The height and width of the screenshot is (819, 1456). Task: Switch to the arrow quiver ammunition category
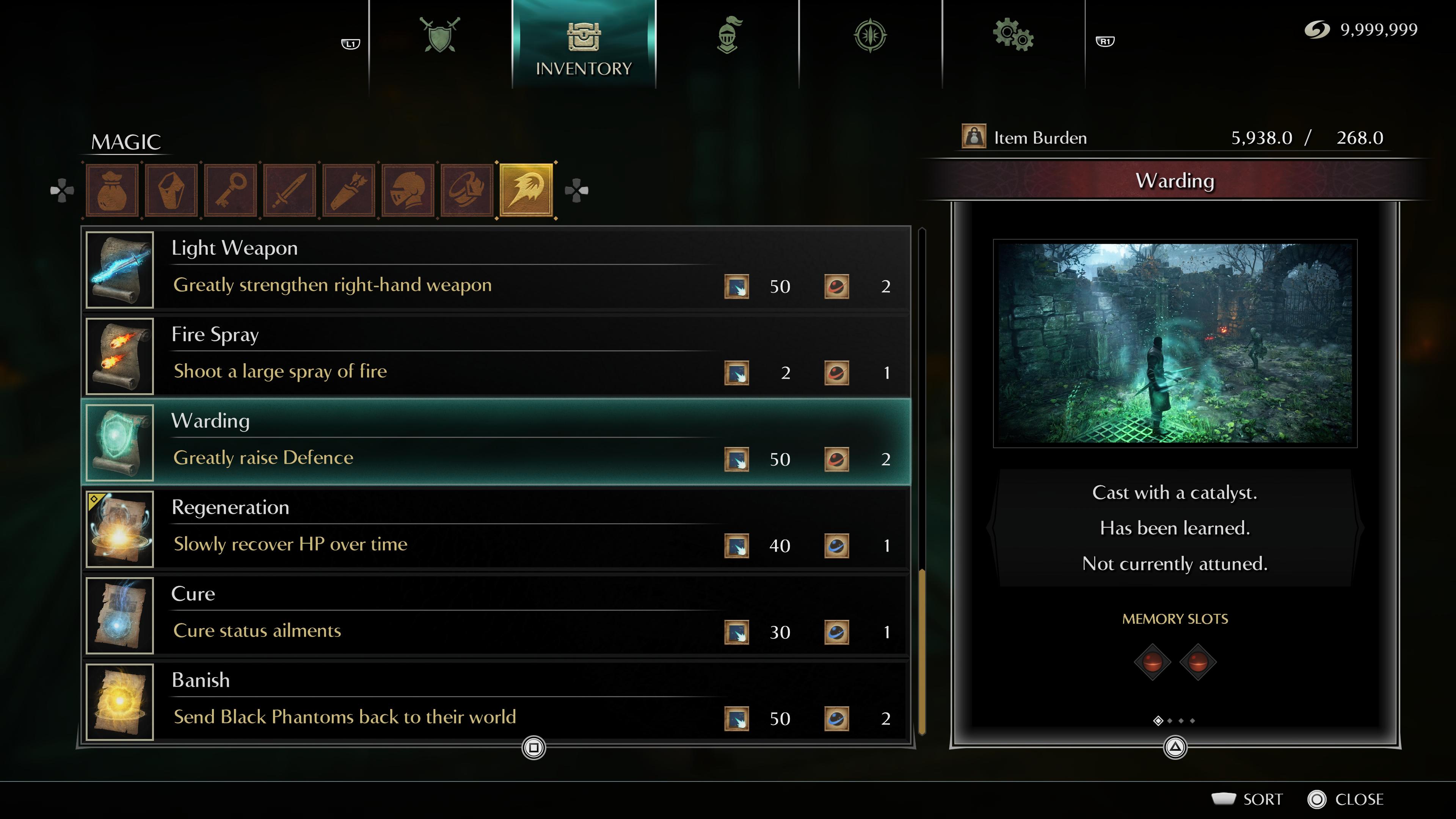(349, 190)
